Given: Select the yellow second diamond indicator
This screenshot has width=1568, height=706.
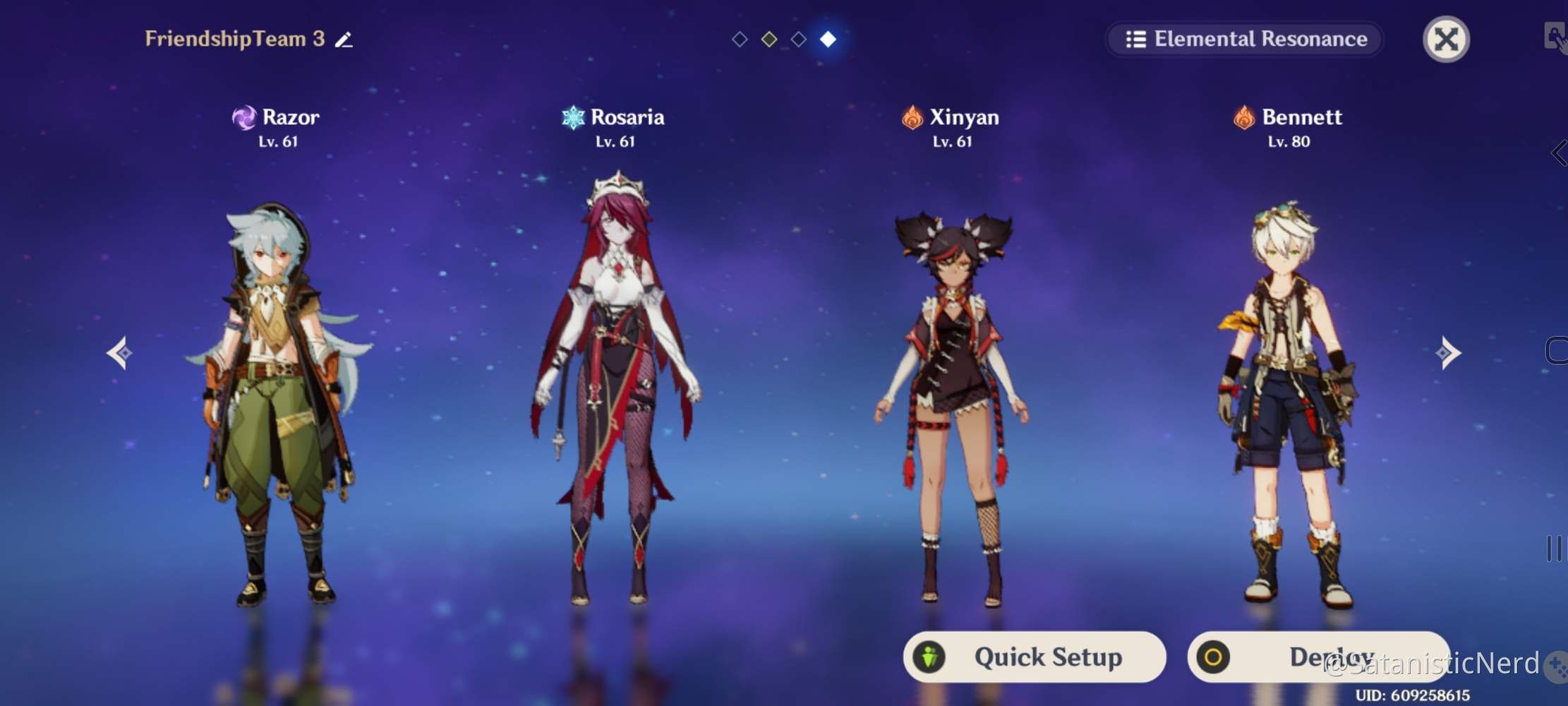Looking at the screenshot, I should click(769, 39).
